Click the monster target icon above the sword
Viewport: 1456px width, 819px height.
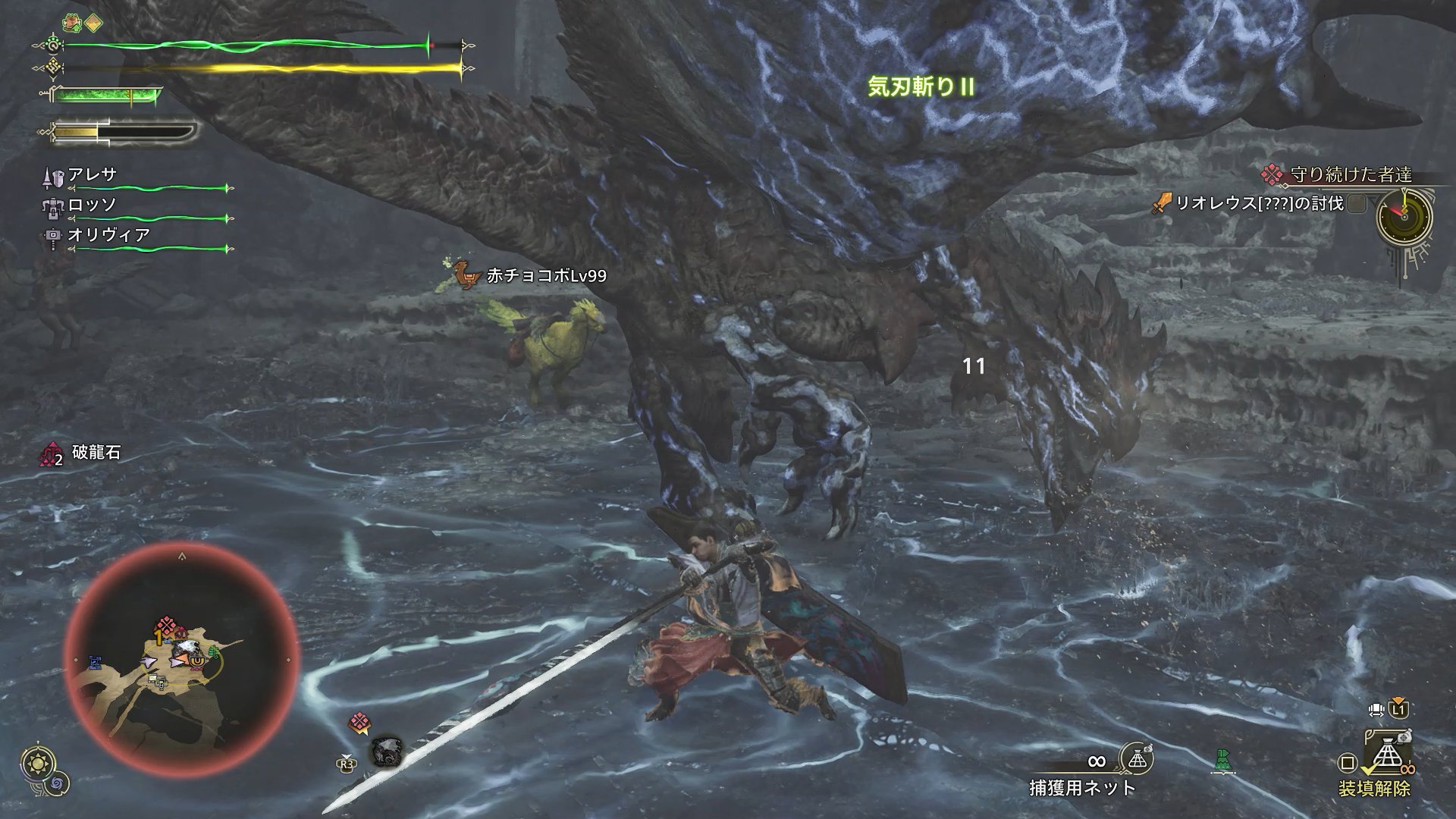386,752
